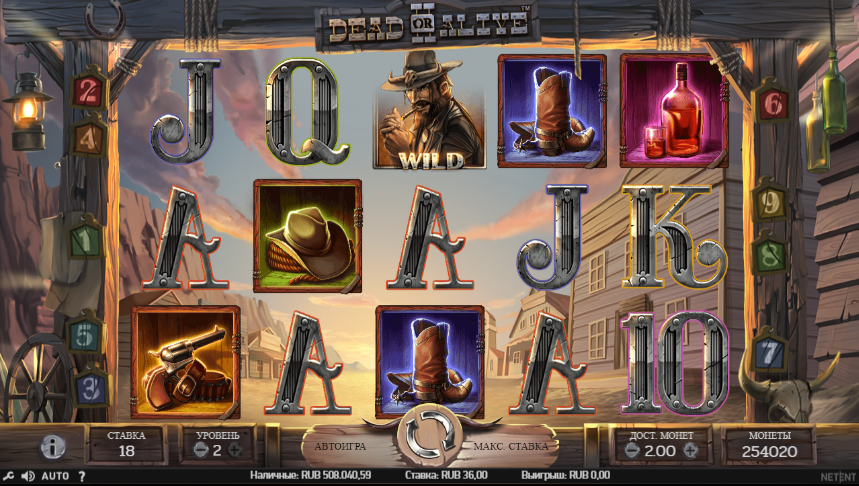Set max bet with МАКС. СТАВКА
The height and width of the screenshot is (486, 859).
coord(511,446)
